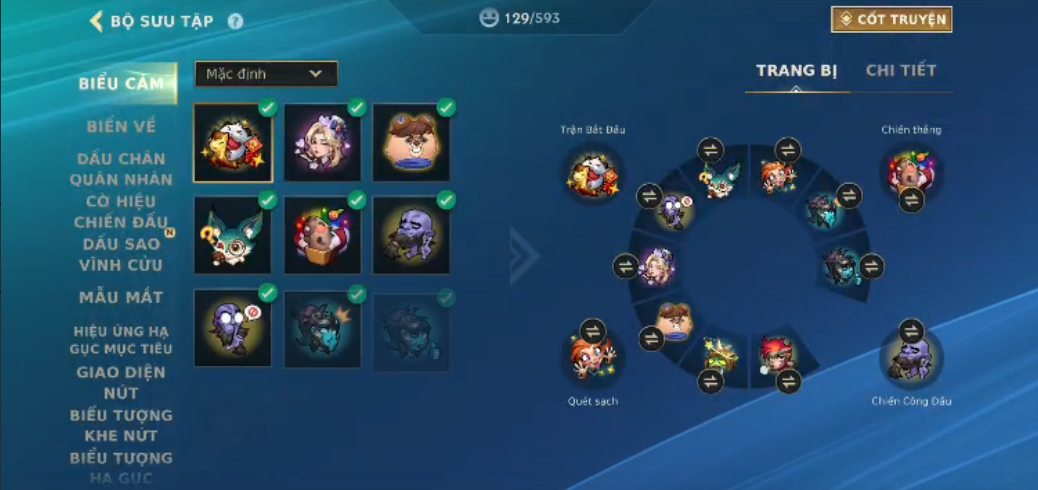
Task: Switch to the Chi Tiết tab
Action: [900, 70]
